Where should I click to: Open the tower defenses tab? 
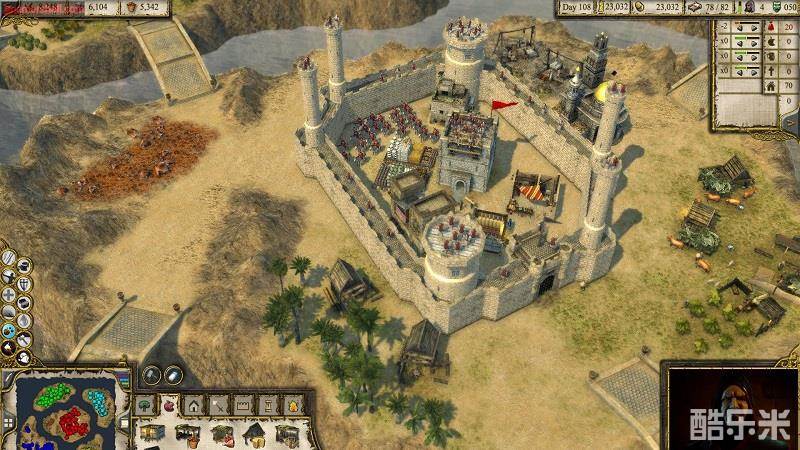267,405
